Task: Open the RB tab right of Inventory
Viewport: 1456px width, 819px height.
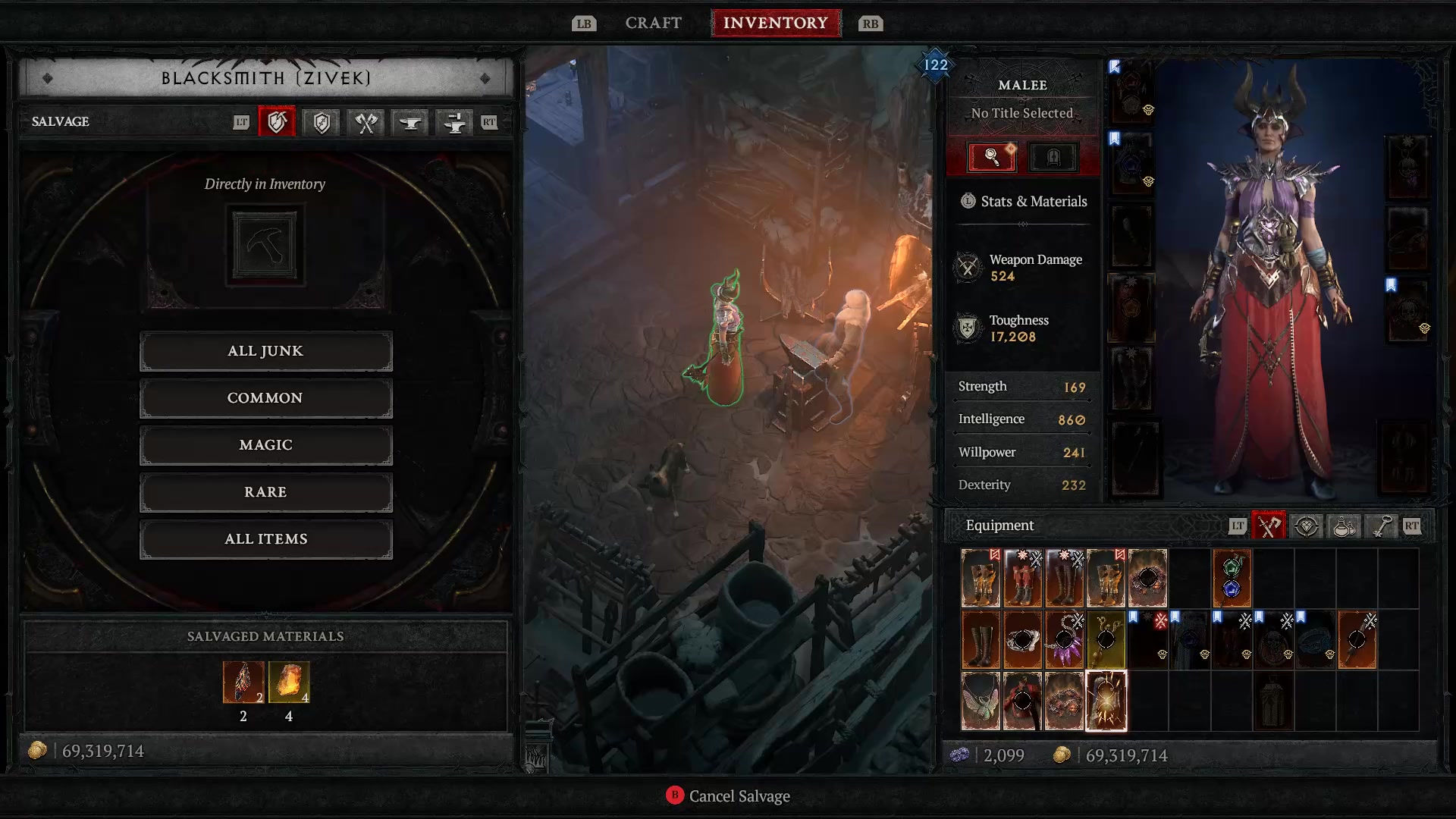Action: tap(870, 24)
